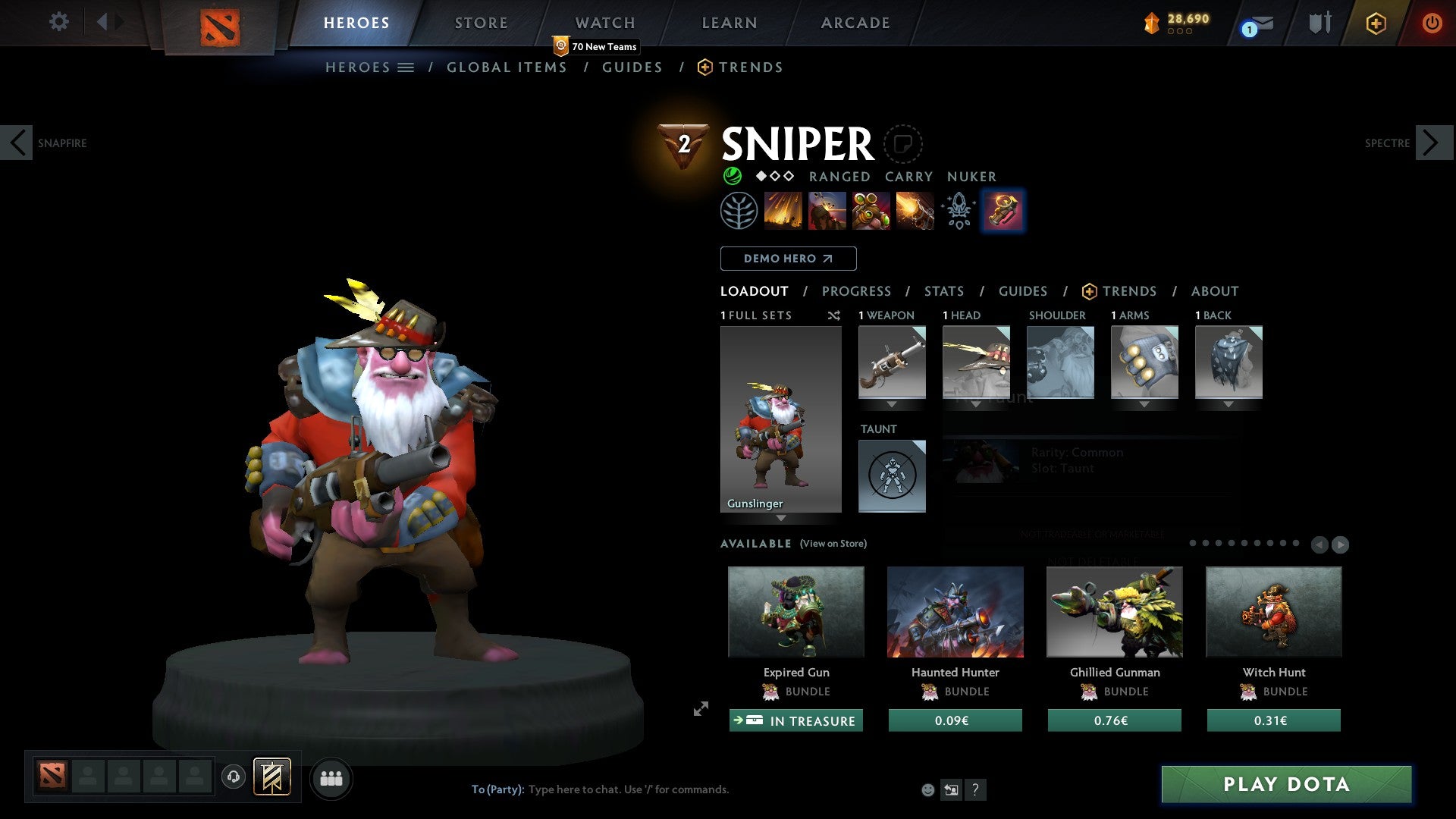This screenshot has height=819, width=1456.
Task: View the hero Progress tab
Action: tap(856, 291)
